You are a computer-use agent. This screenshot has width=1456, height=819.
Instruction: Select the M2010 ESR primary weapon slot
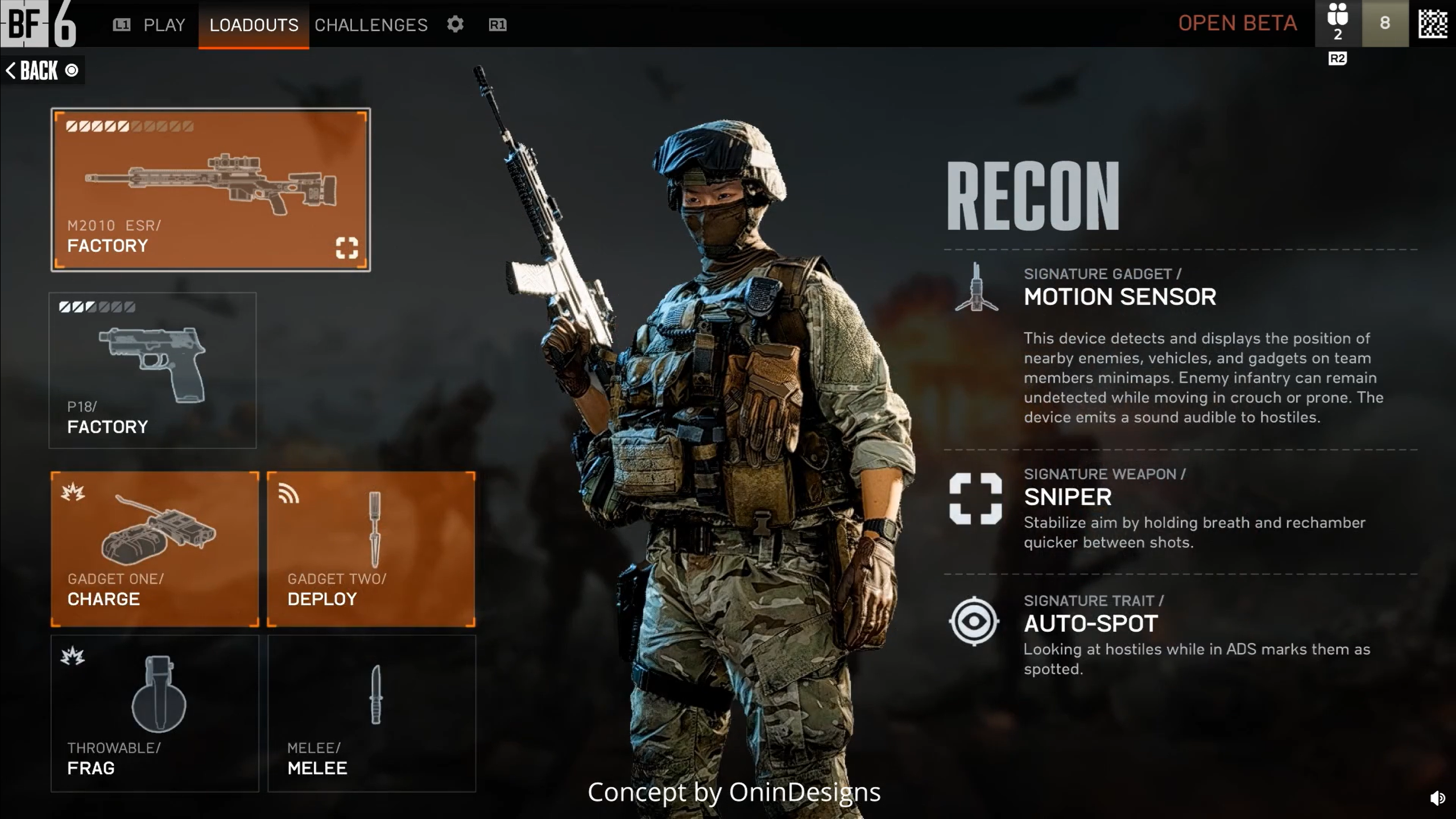[210, 189]
